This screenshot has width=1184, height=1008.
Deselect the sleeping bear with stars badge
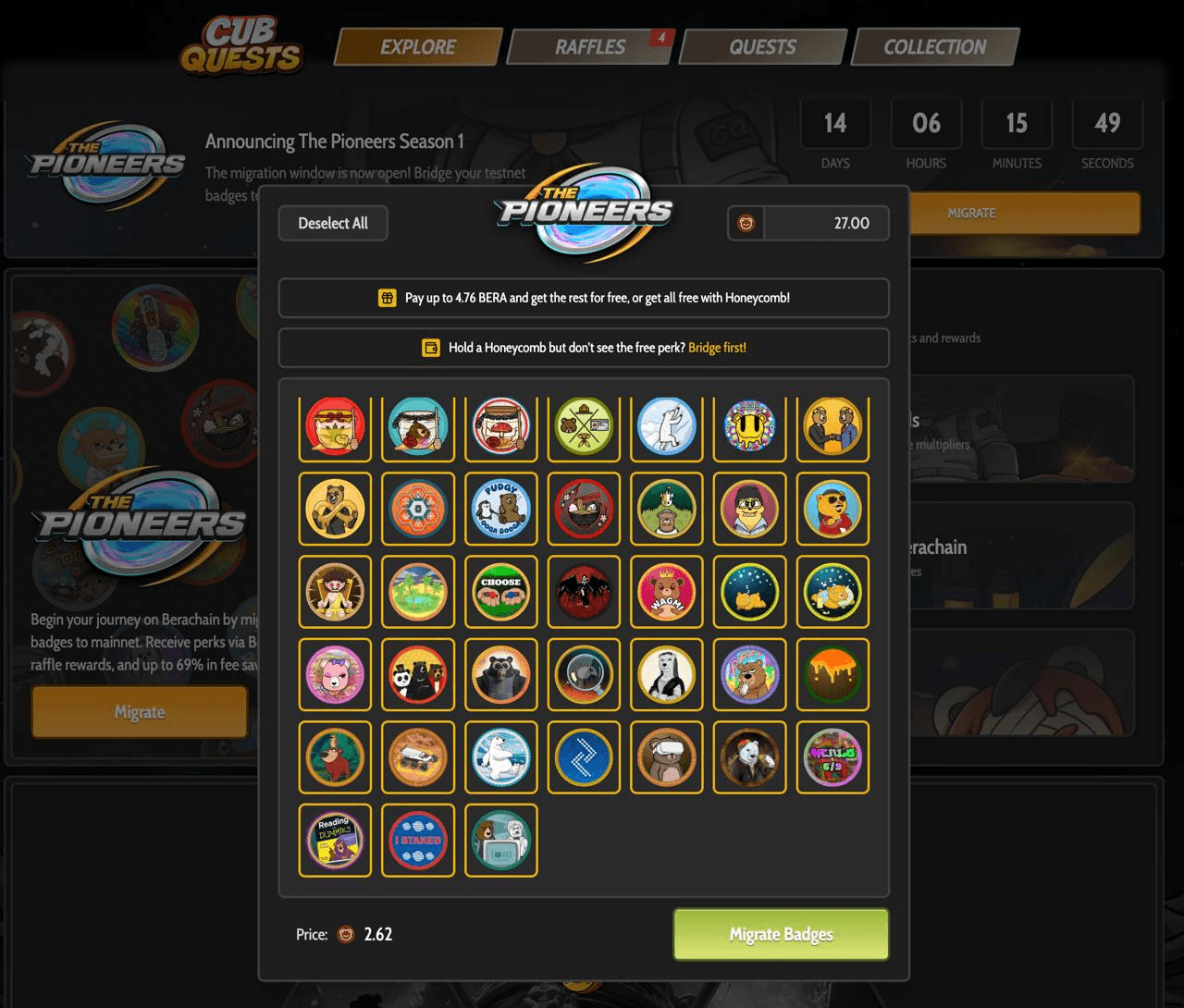[x=750, y=592]
